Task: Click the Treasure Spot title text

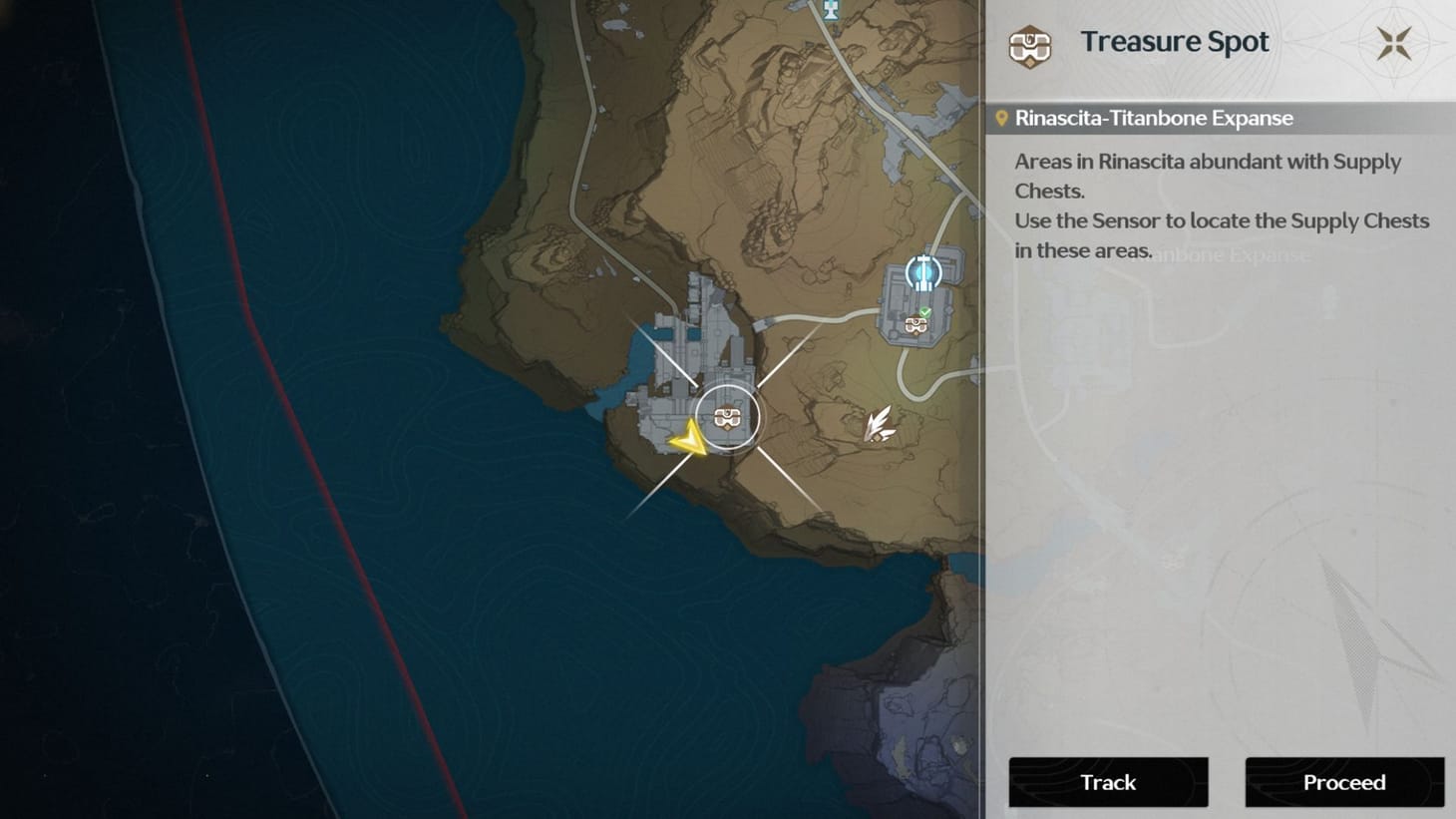Action: pyautogui.click(x=1174, y=42)
